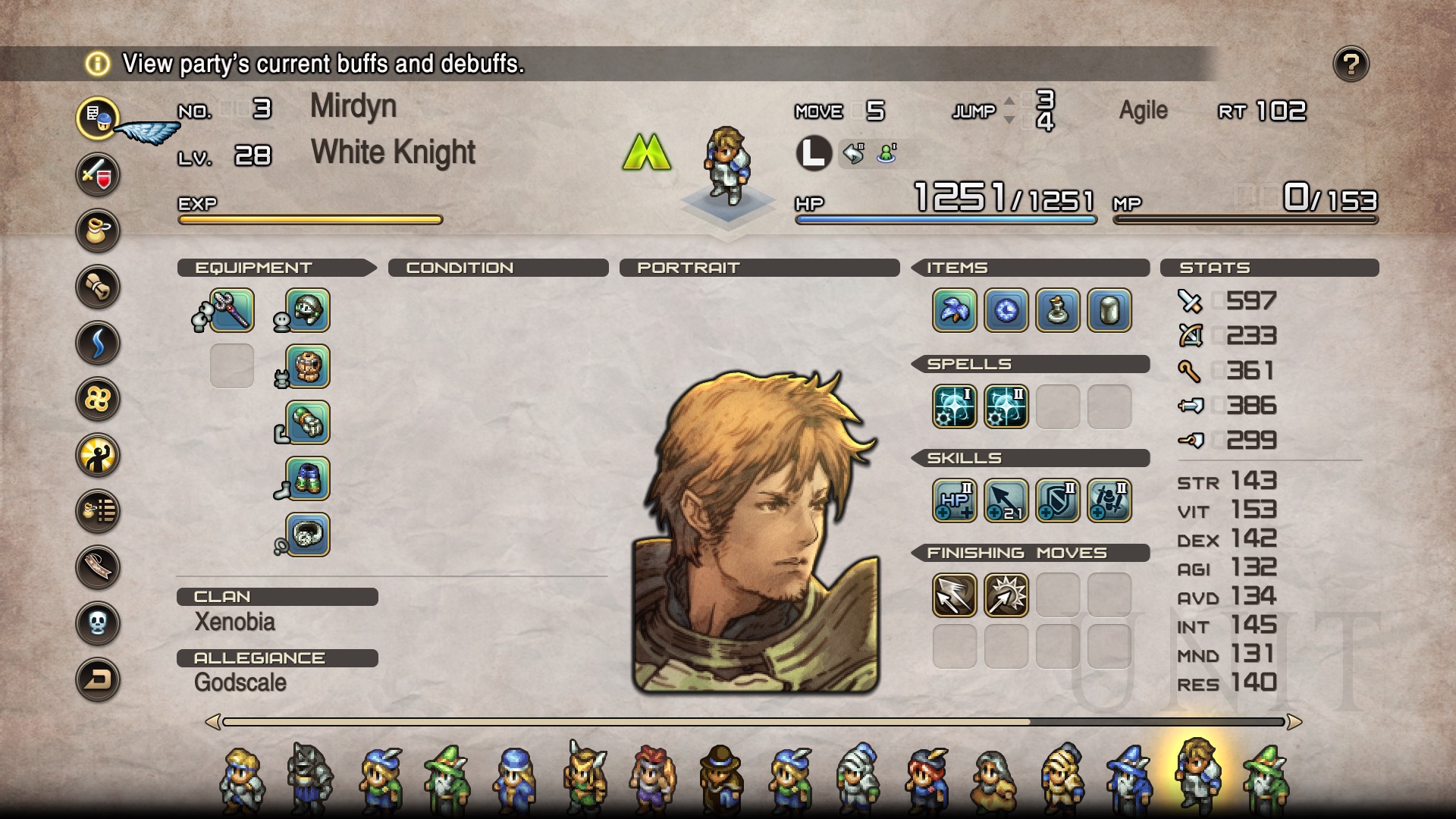Open the HP+ skill icon
1456x819 pixels.
(x=955, y=501)
